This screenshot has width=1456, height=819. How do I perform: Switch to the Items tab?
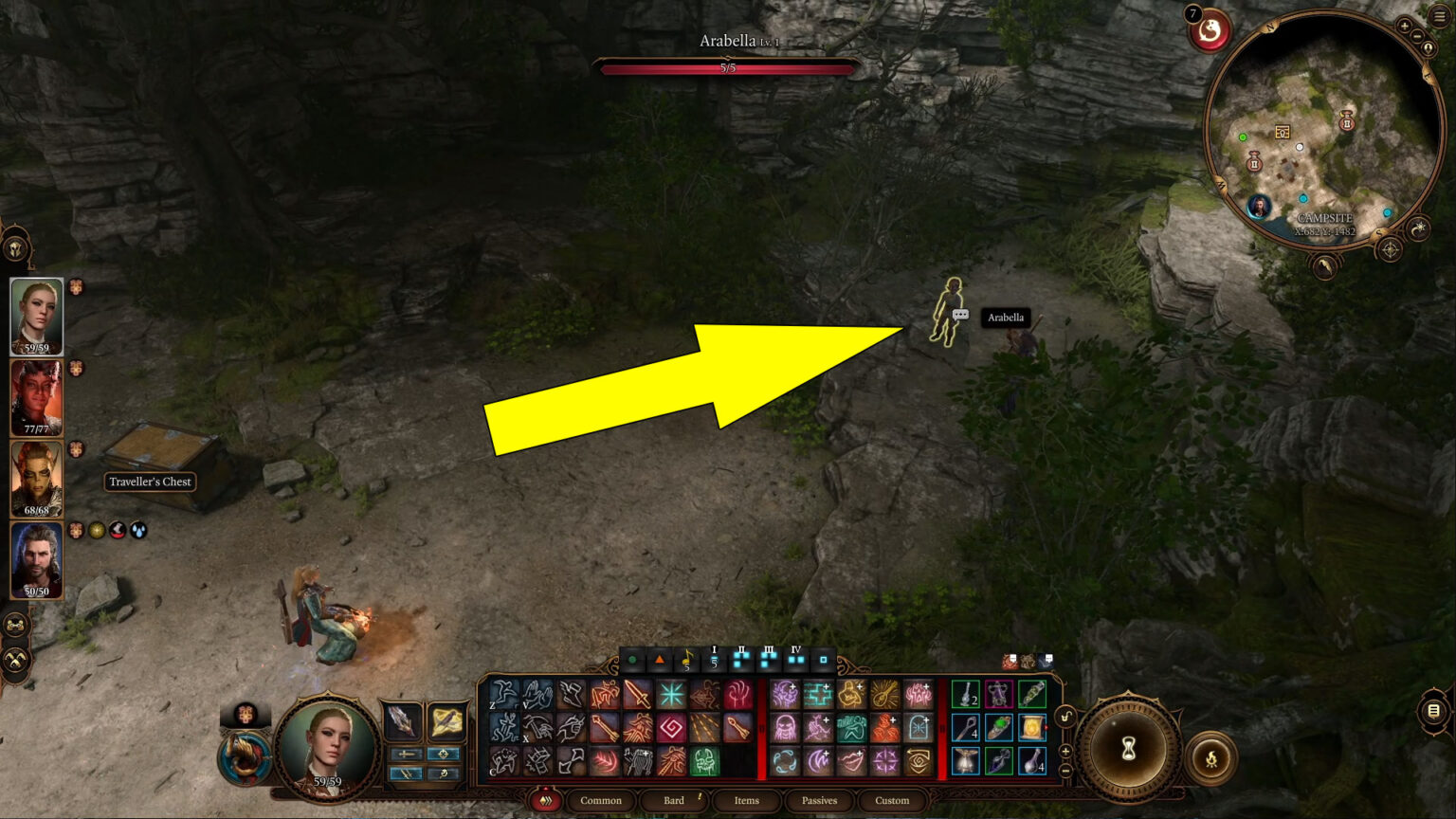[746, 801]
